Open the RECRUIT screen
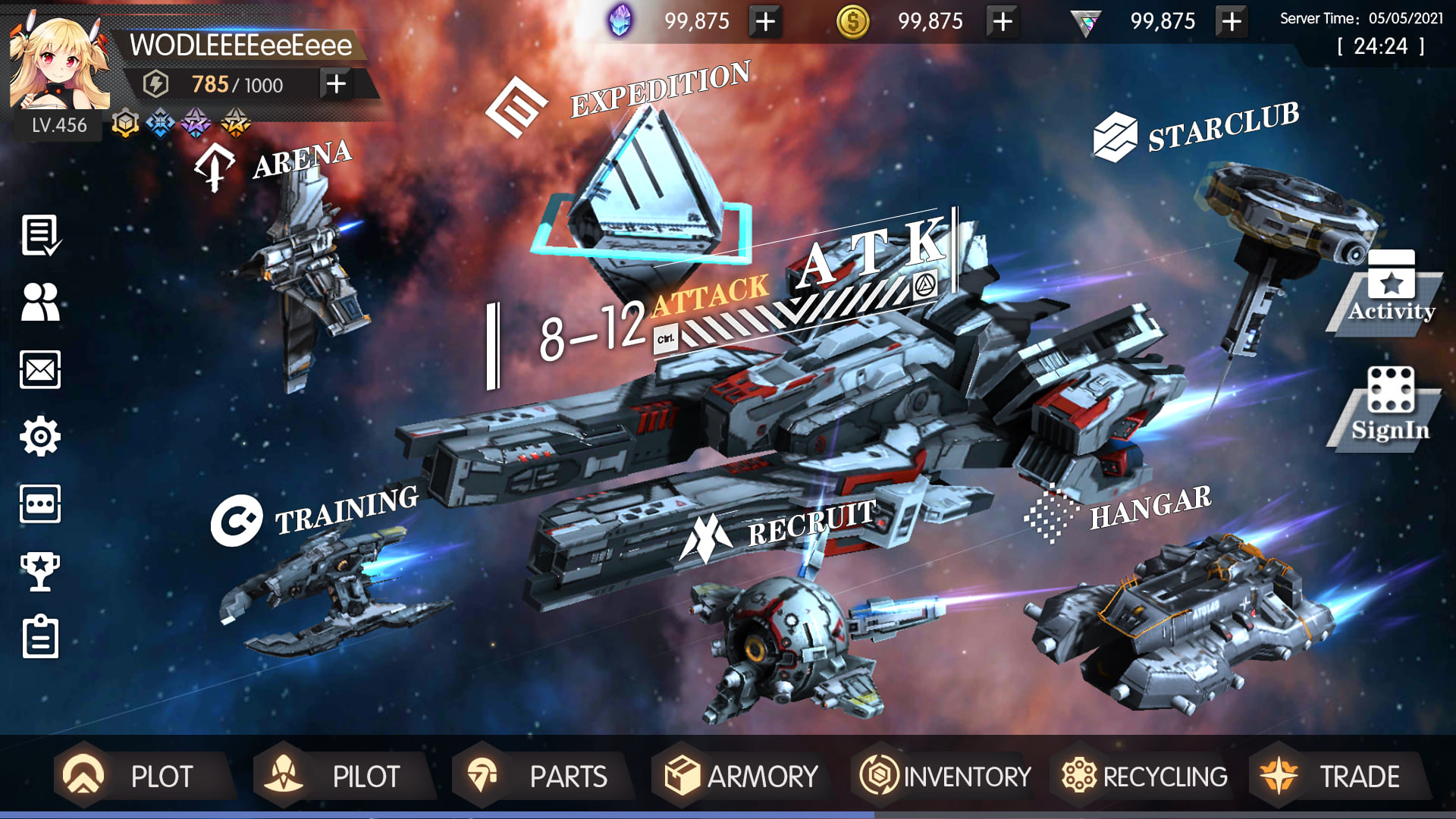 (810, 523)
